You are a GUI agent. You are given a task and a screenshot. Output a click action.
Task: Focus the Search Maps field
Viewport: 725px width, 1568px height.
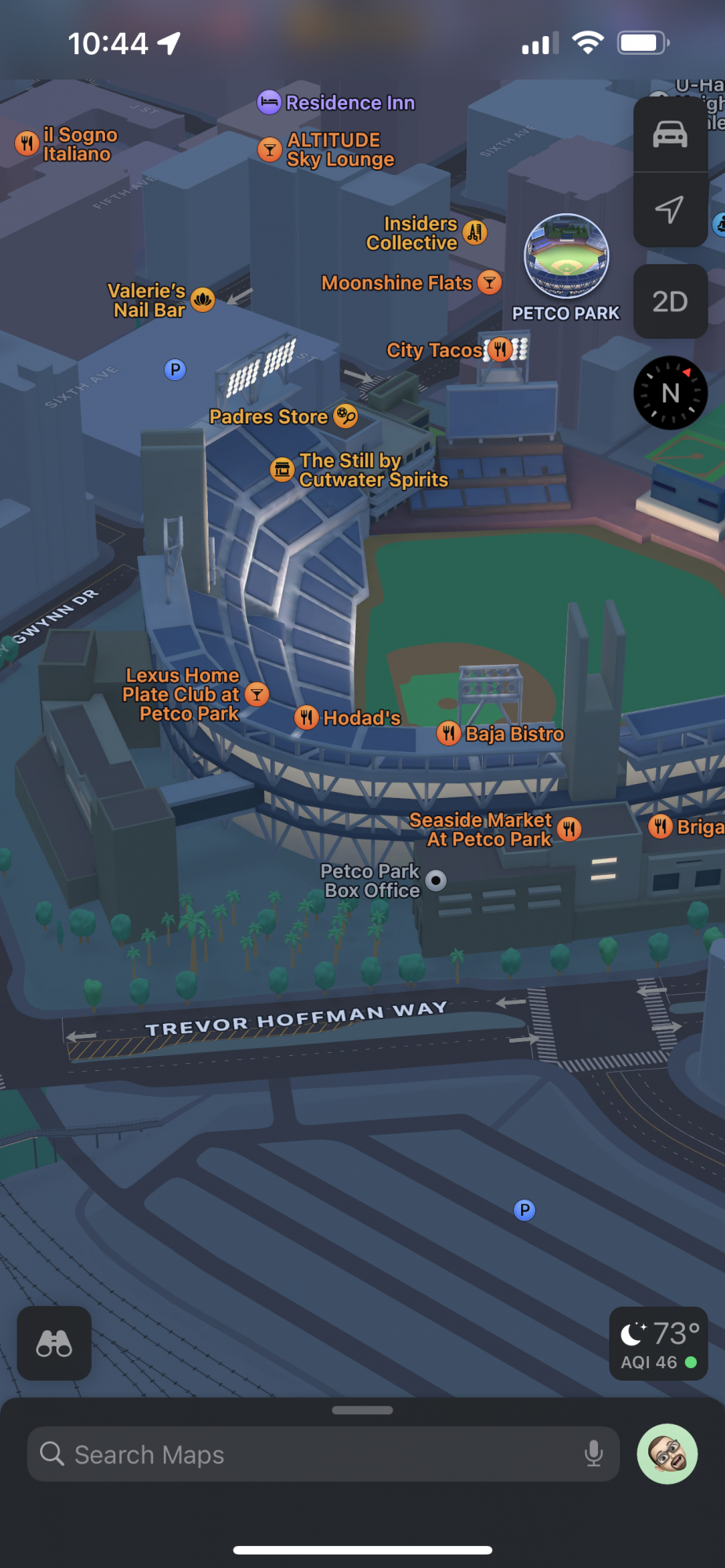pyautogui.click(x=314, y=1455)
